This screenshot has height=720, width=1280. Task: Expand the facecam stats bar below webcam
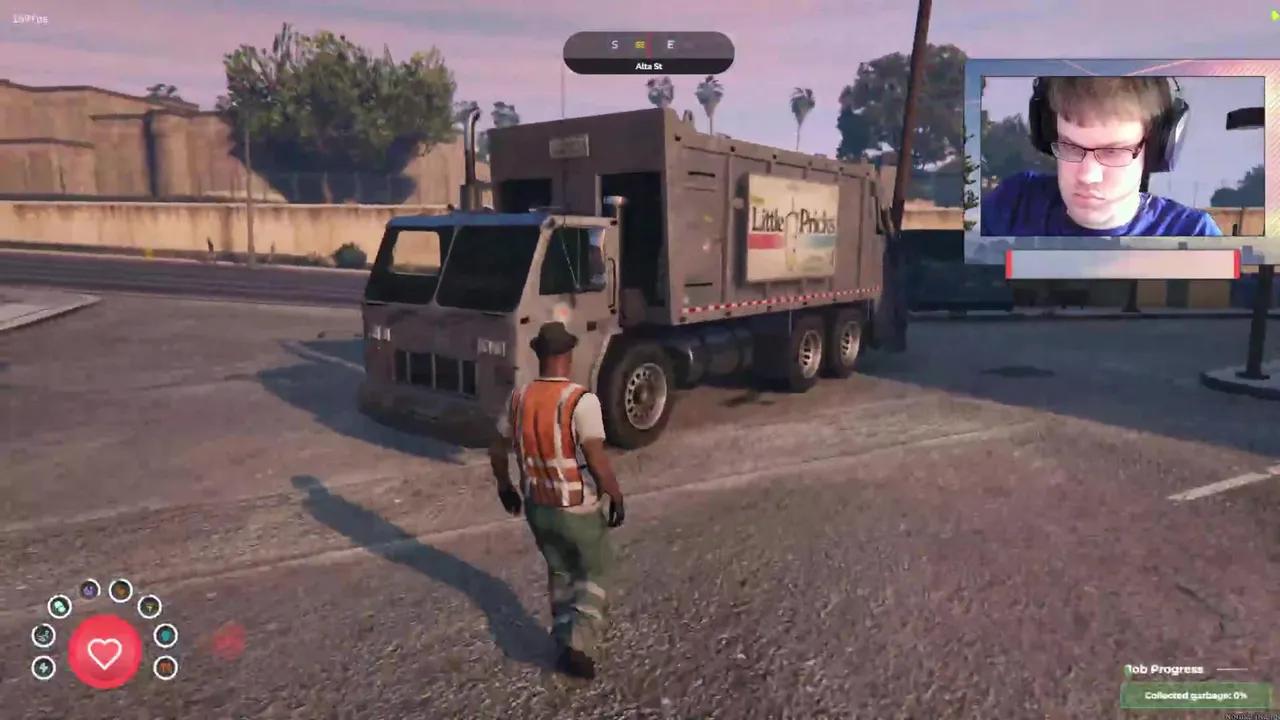click(1122, 263)
